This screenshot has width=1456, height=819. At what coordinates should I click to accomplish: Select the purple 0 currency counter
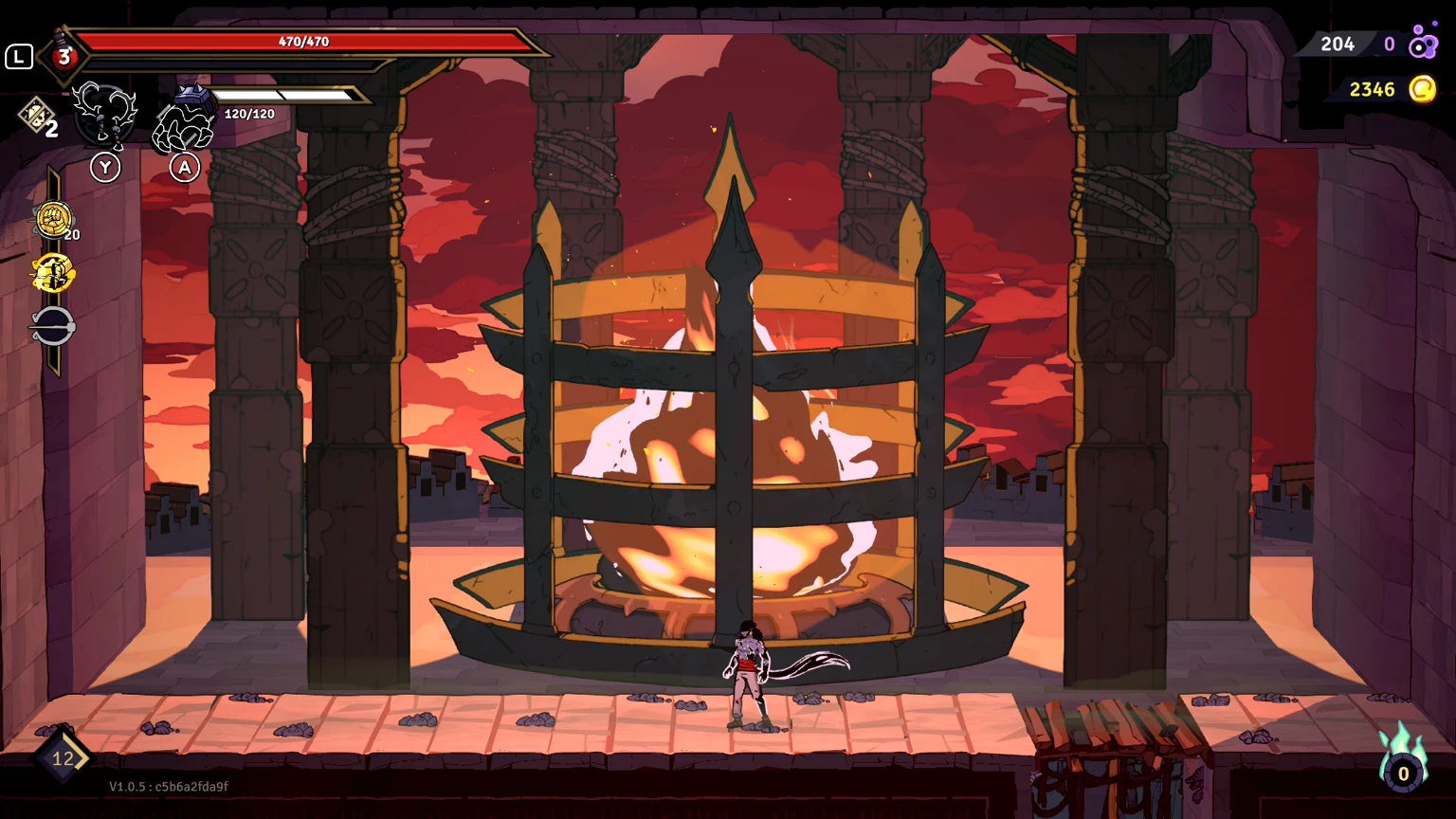1390,44
